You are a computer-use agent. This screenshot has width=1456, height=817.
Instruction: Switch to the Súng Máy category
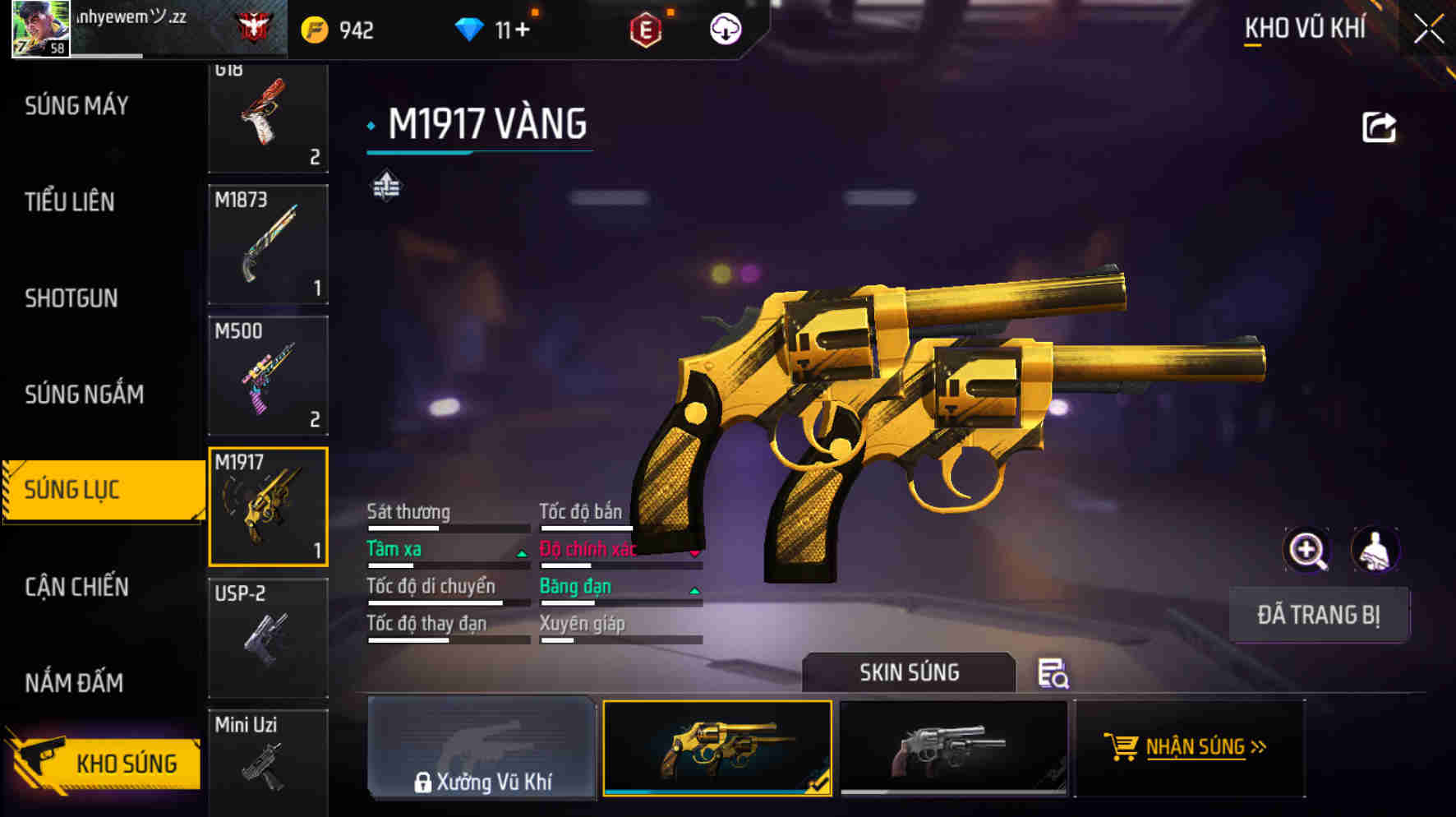76,106
